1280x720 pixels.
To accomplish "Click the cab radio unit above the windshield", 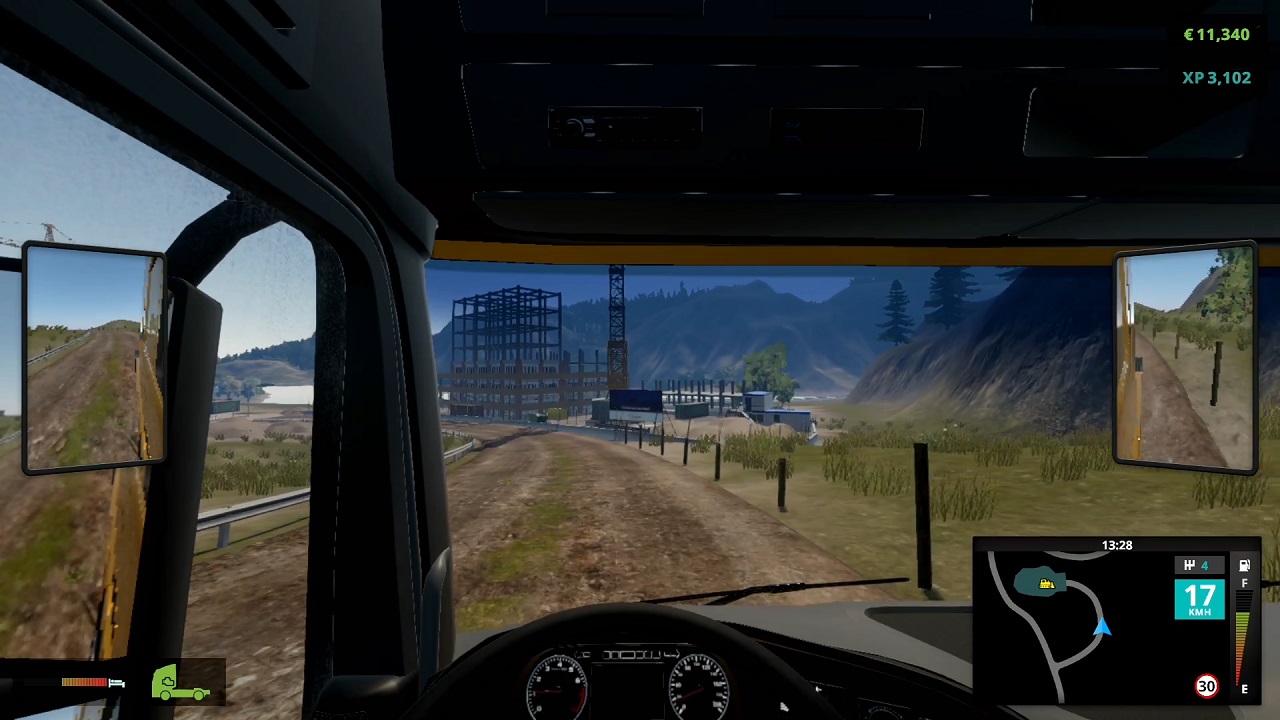I will [x=625, y=125].
